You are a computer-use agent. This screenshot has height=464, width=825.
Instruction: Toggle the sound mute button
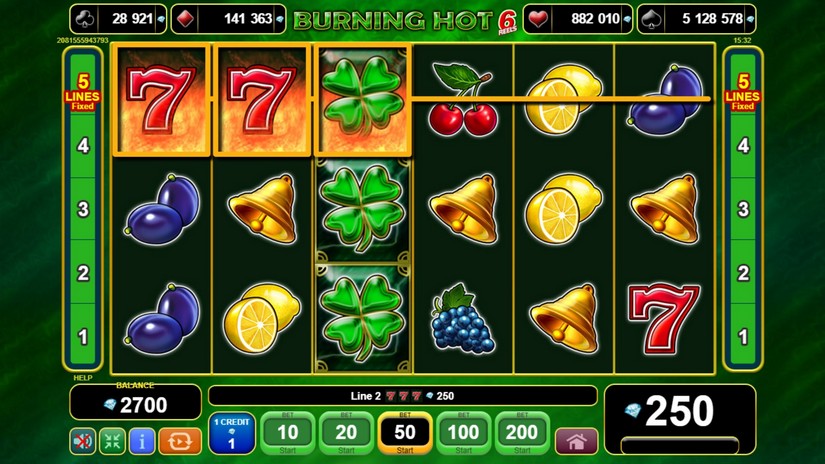[x=83, y=440]
